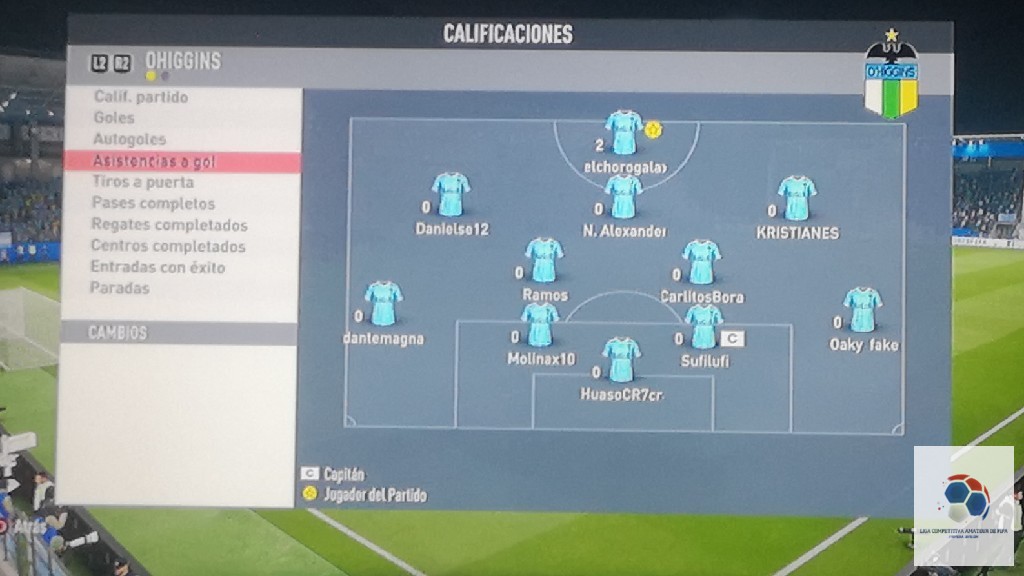Show Tiros a puerta stats

(x=143, y=183)
